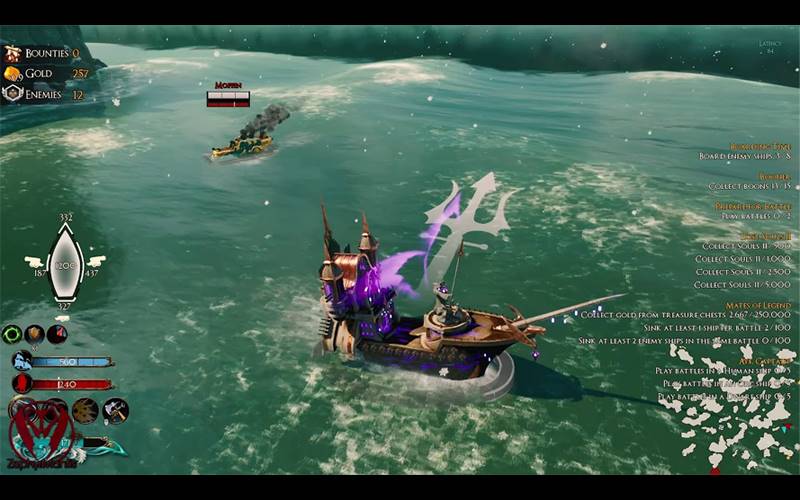This screenshot has width=800, height=500.
Task: Click the Gold coin icon
Action: 12,74
